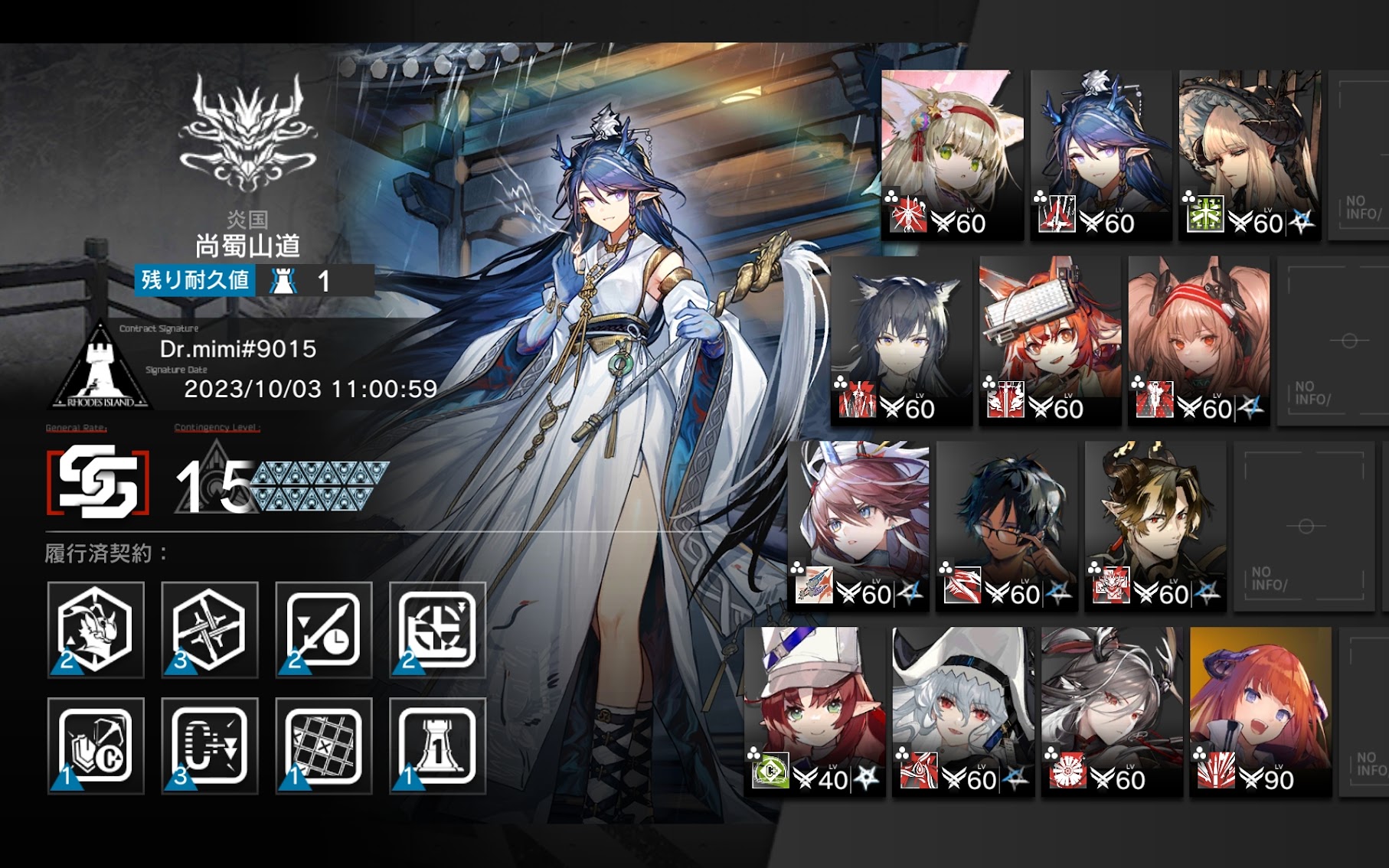Select the tower with number 1 contract

point(437,746)
